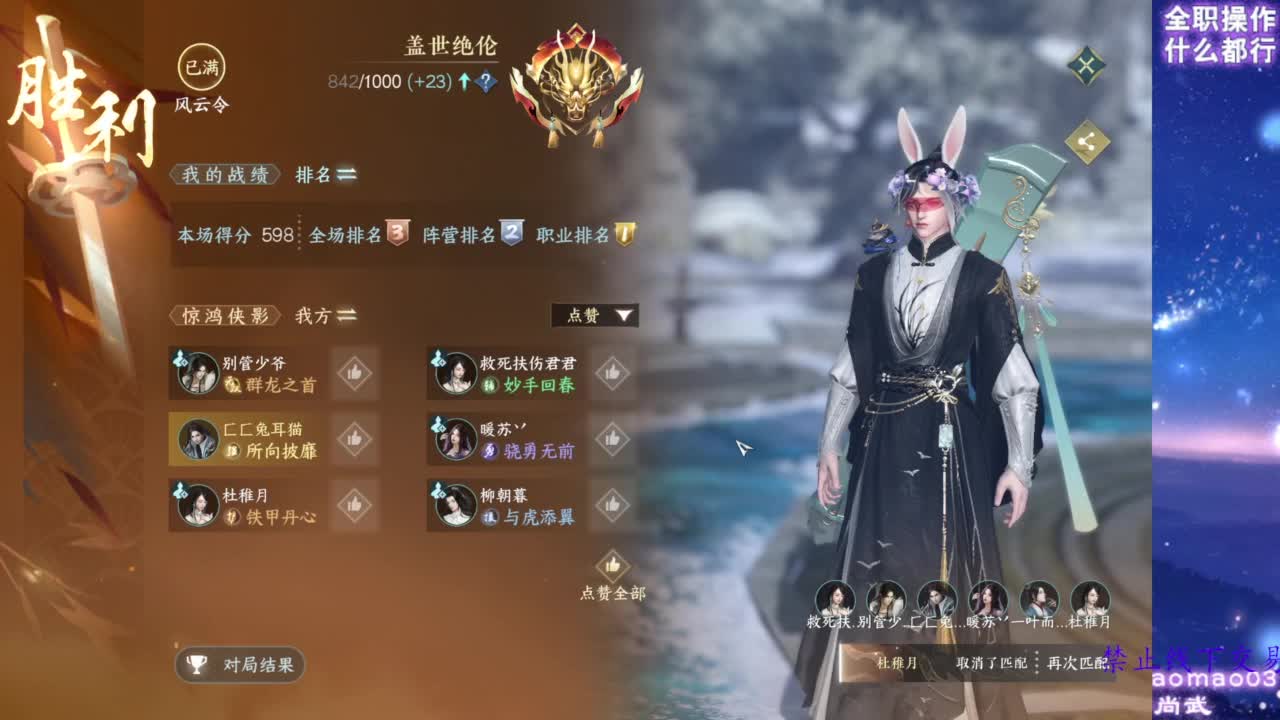Open the question mark help icon near score
This screenshot has width=1280, height=720.
tap(485, 80)
